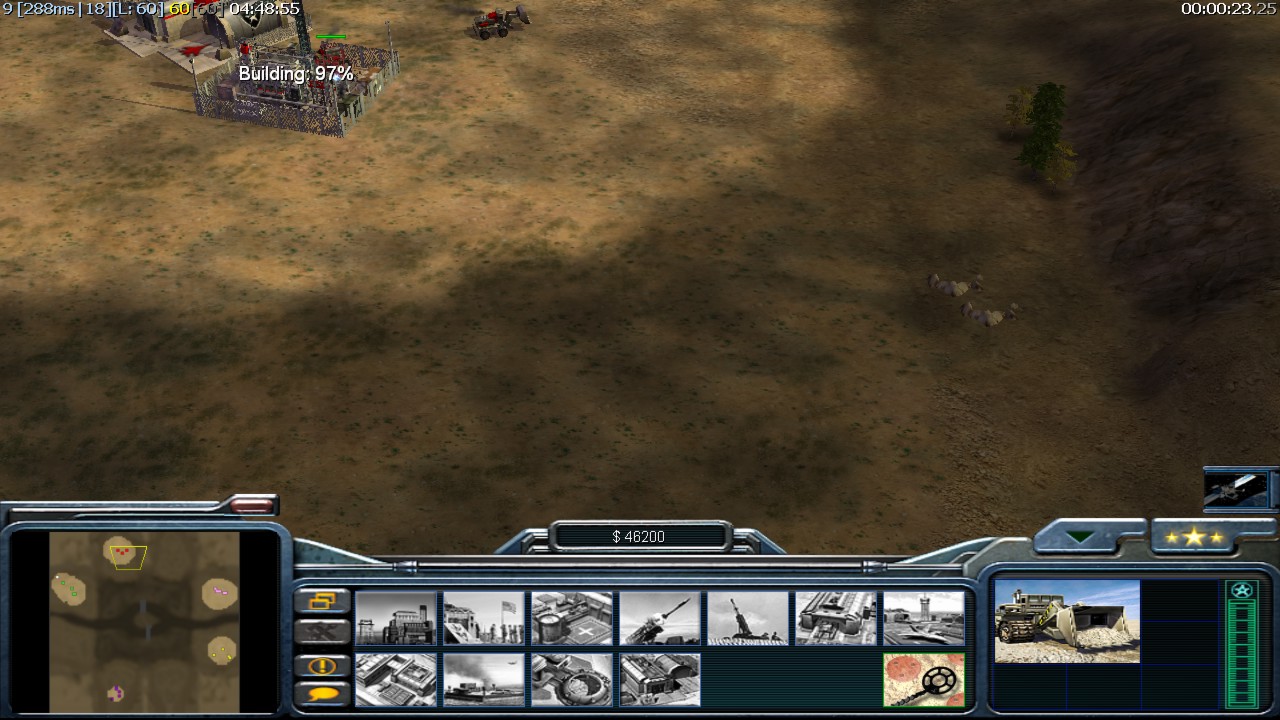This screenshot has height=720, width=1280.
Task: Select the Command Center build icon
Action: pyautogui.click(x=660, y=680)
